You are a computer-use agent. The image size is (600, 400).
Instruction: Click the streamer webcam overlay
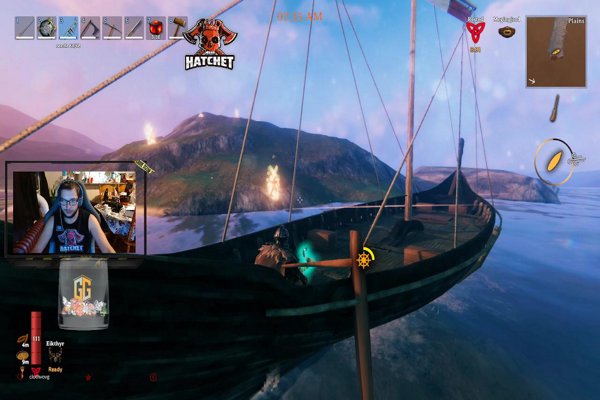click(x=76, y=211)
